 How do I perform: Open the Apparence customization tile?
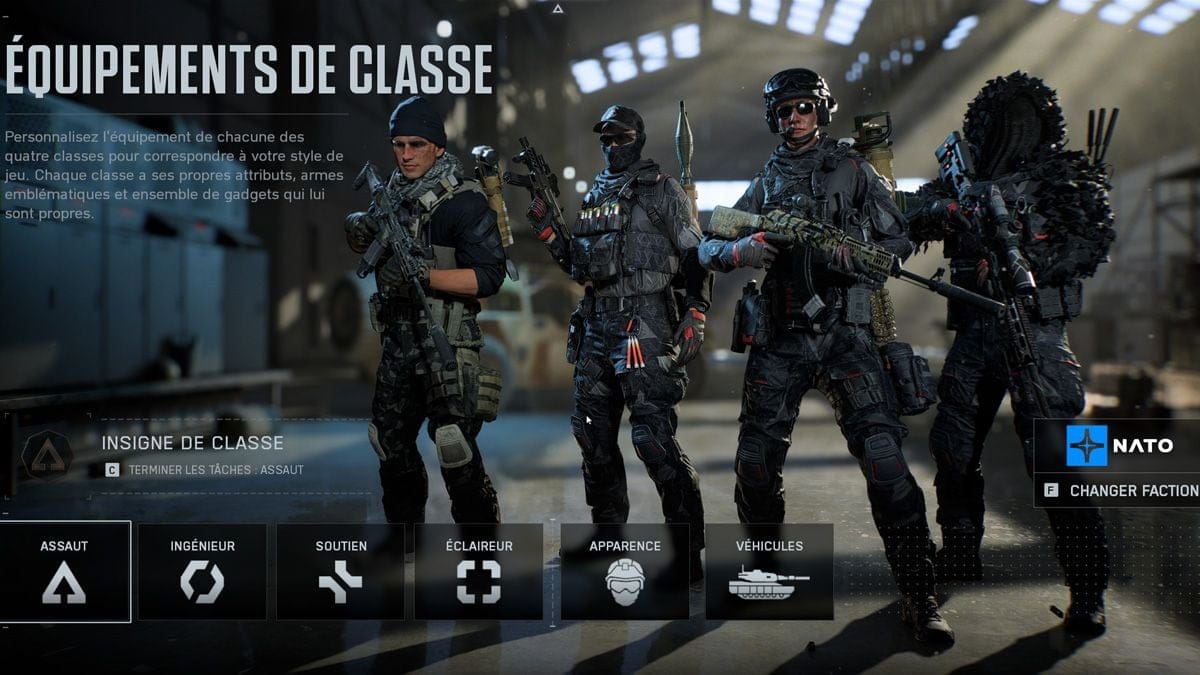point(624,571)
